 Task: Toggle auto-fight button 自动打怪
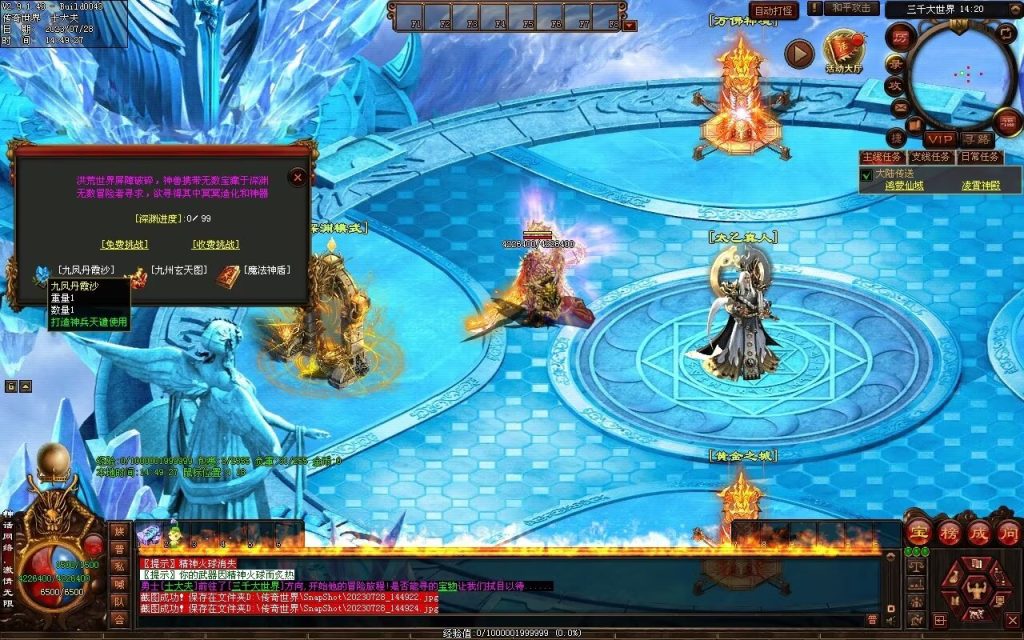pyautogui.click(x=774, y=11)
